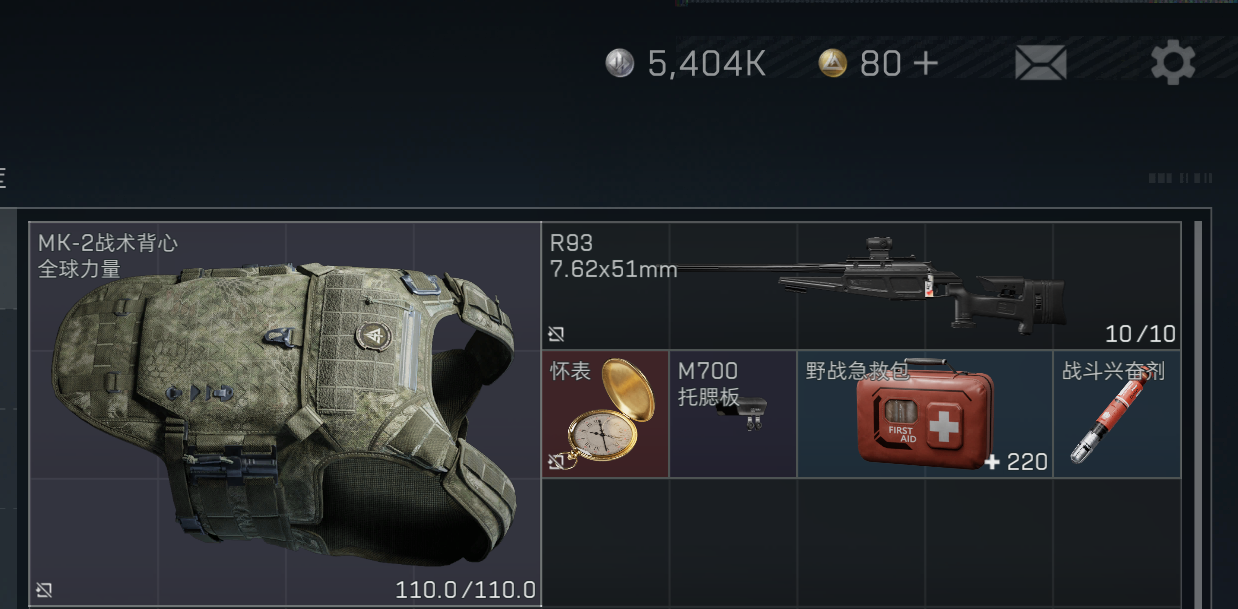Select the MK-2 tactical vest item
Image resolution: width=1238 pixels, height=609 pixels.
click(285, 414)
